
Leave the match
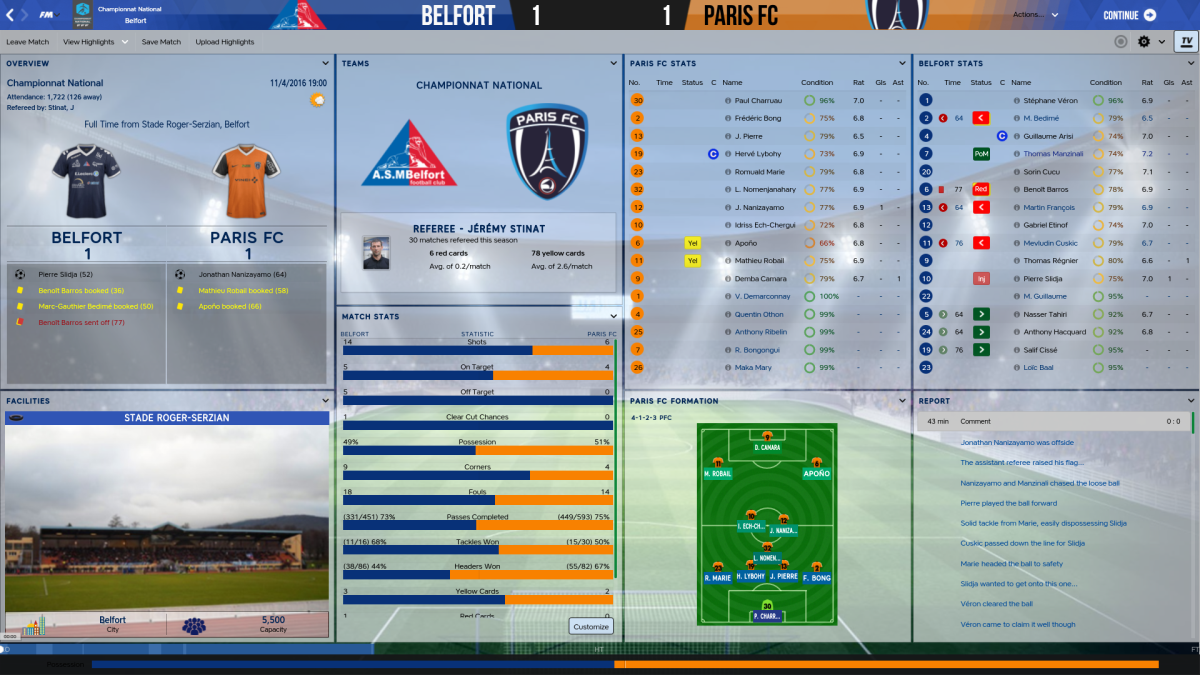coord(27,42)
